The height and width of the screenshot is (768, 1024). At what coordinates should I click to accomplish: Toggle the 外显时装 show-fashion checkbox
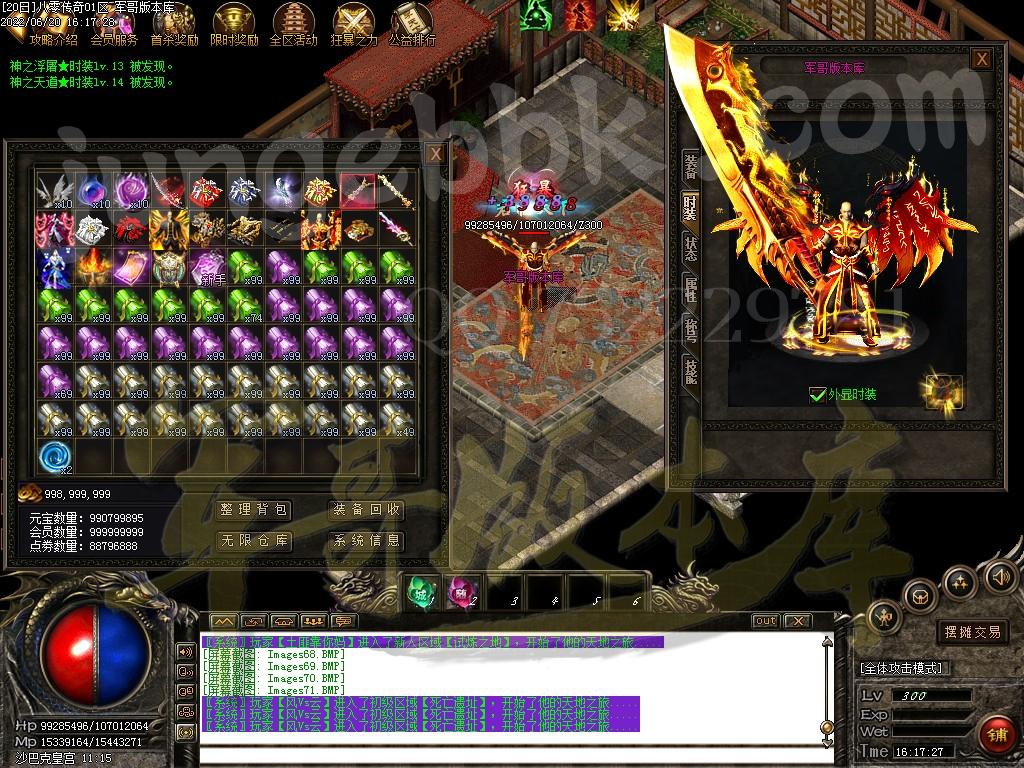pos(817,395)
